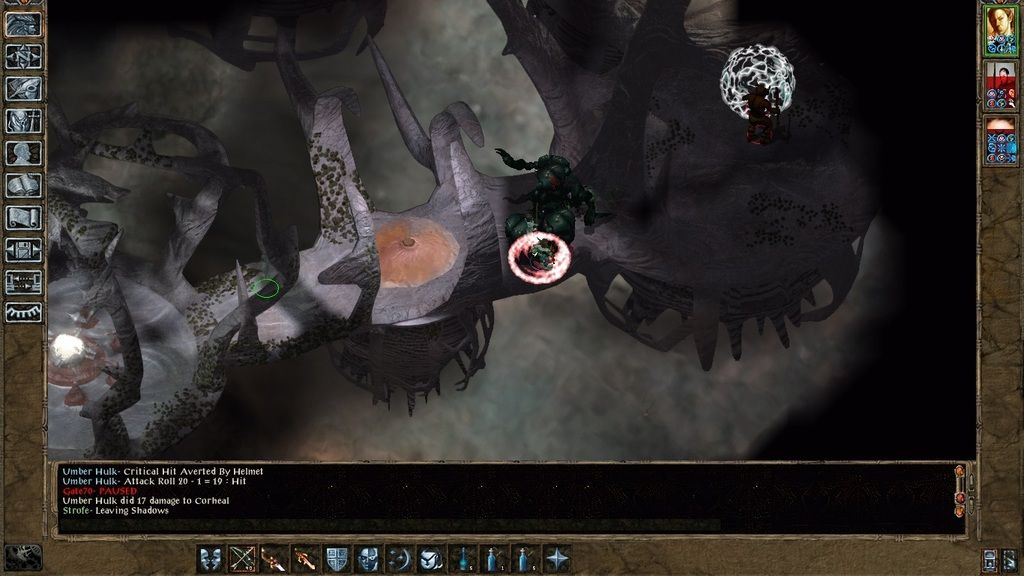Return to game with top sidebar icon

[x=23, y=24]
